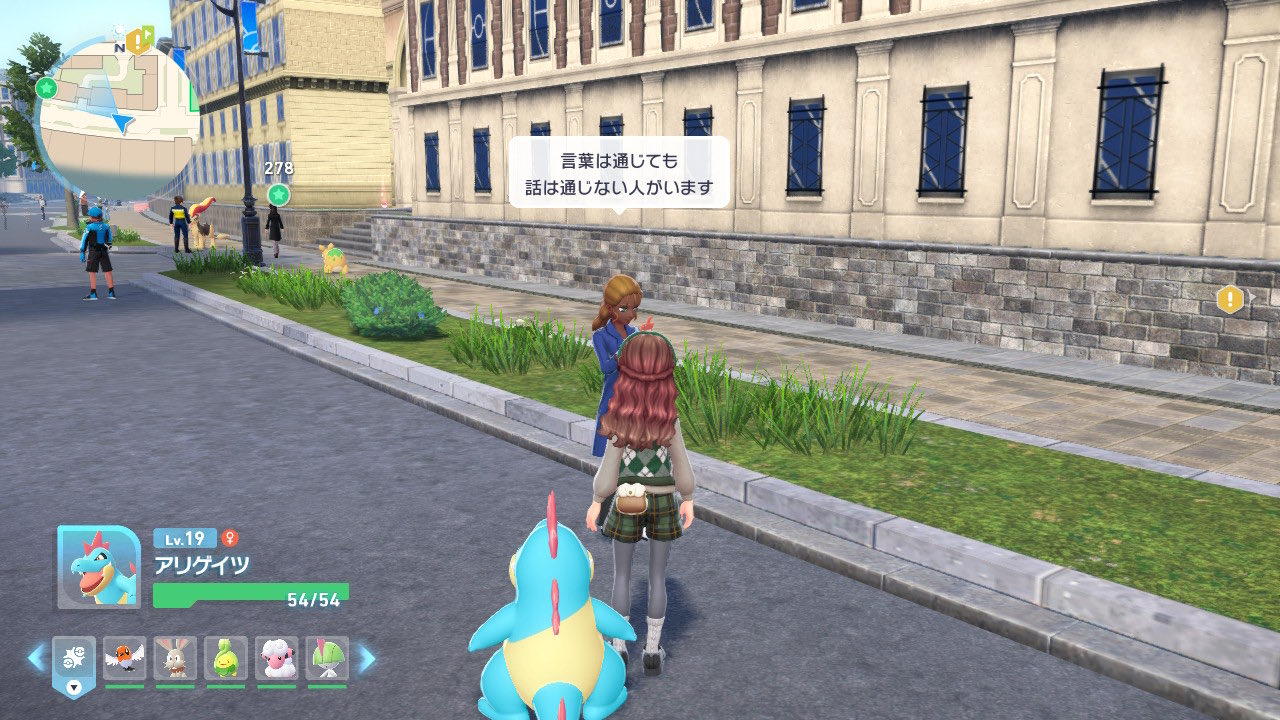Choose the Fletchinder party slot

click(x=124, y=659)
